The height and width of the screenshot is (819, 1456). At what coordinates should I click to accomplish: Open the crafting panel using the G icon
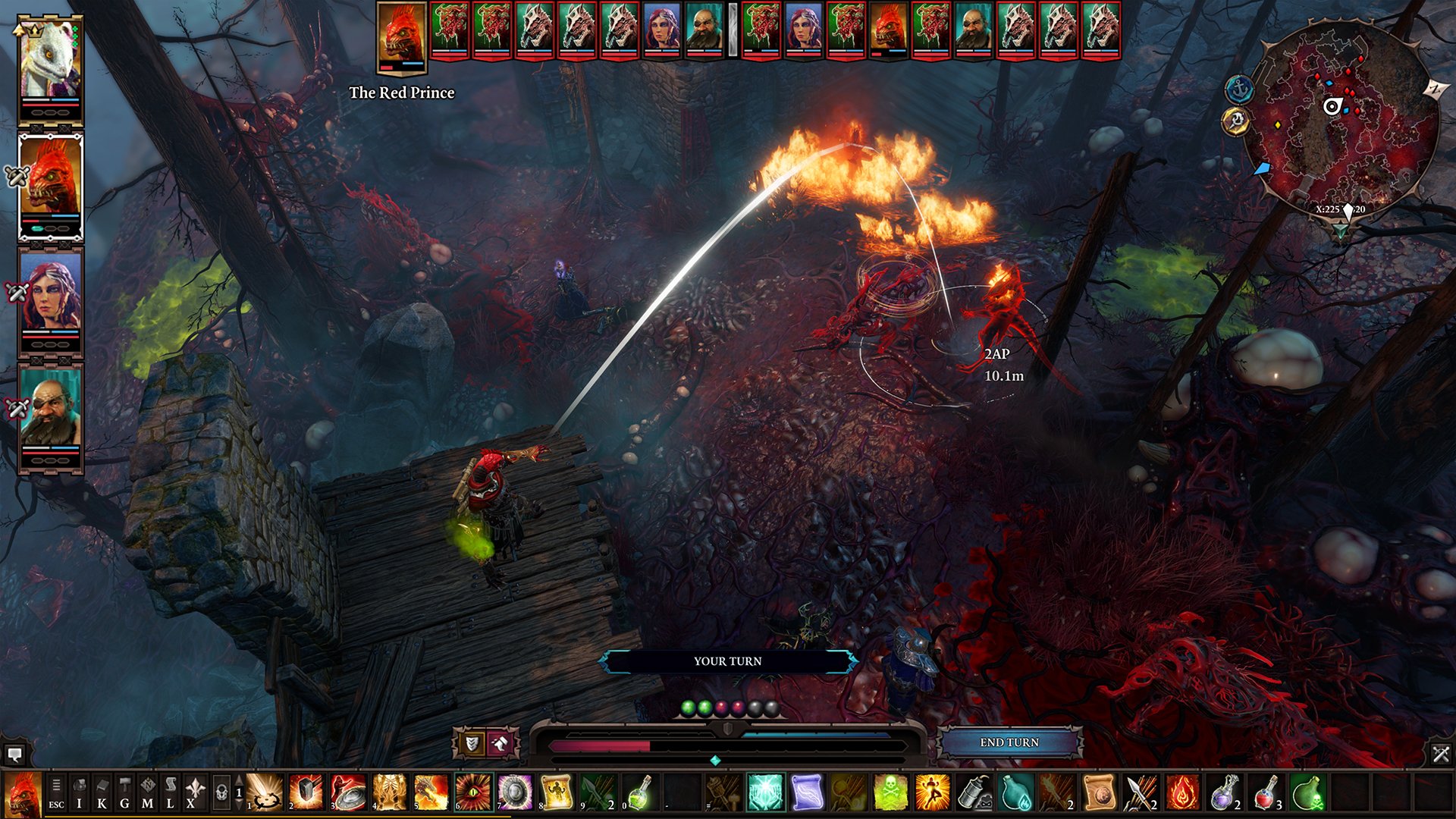(x=124, y=792)
